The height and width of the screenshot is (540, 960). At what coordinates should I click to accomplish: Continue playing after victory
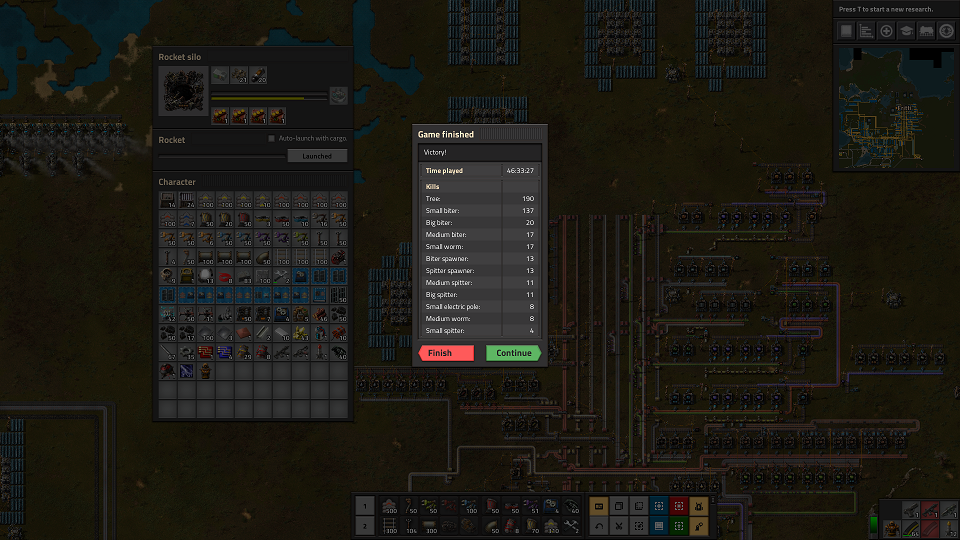(x=514, y=353)
